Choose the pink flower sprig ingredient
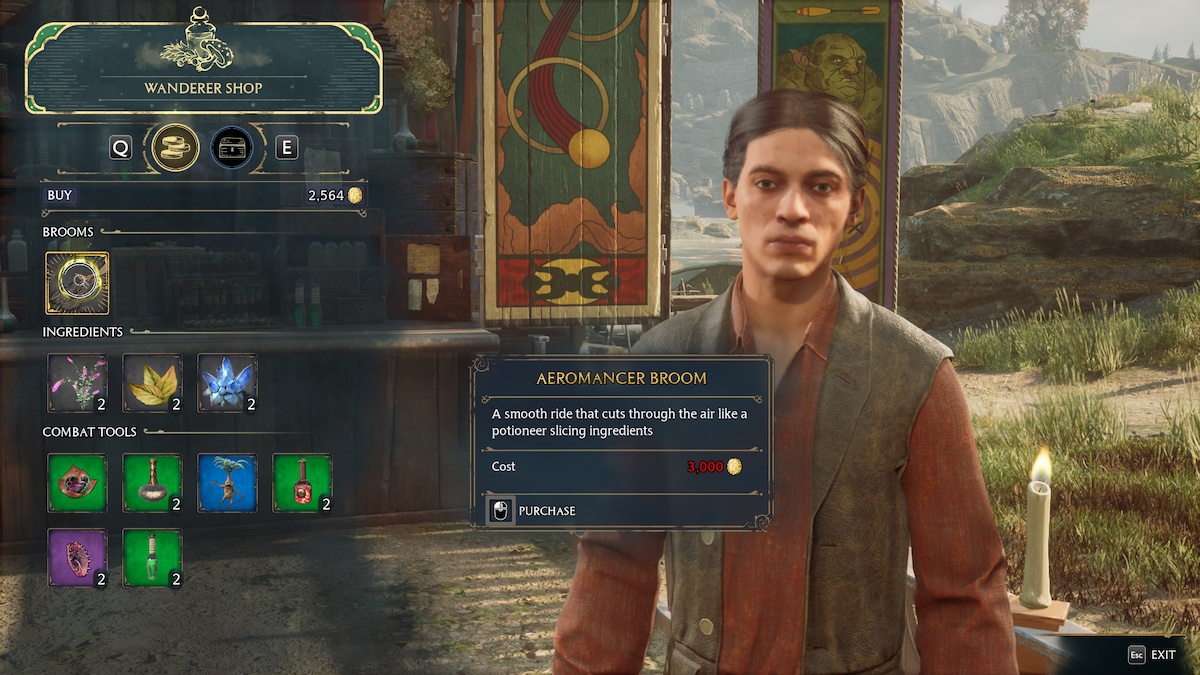Viewport: 1200px width, 675px height. pyautogui.click(x=77, y=383)
